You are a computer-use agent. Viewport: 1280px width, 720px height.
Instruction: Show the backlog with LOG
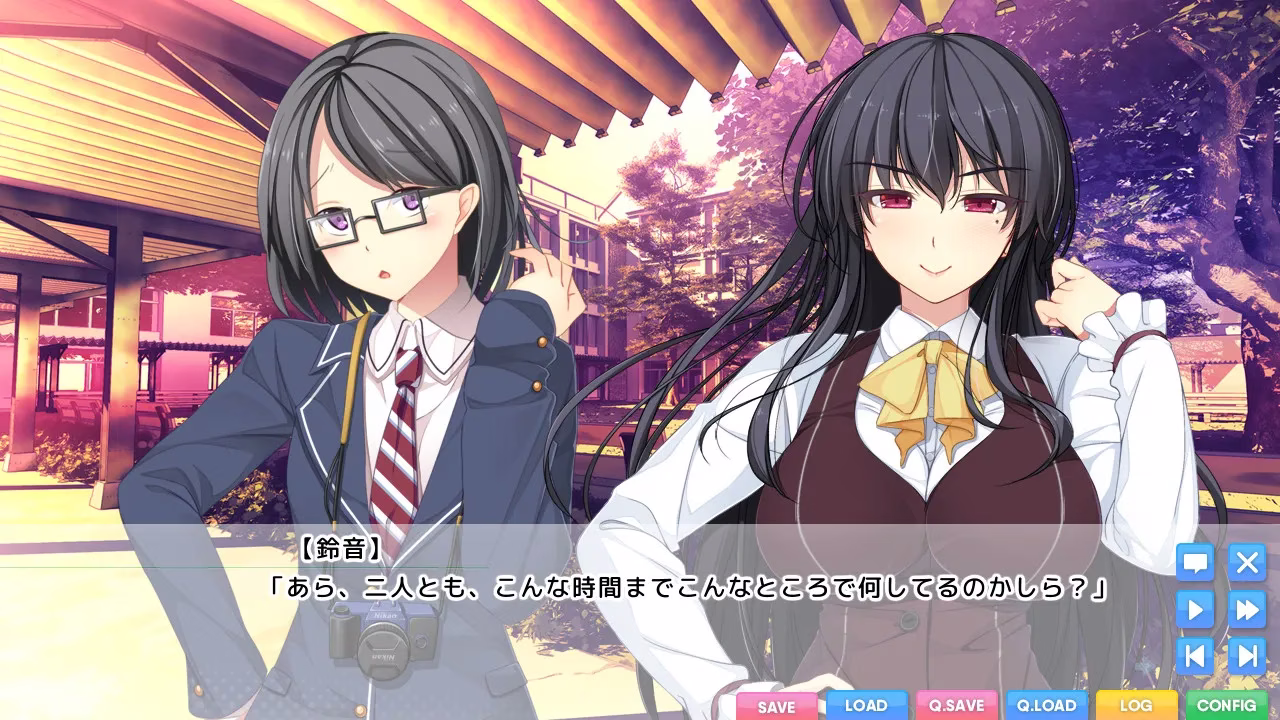point(1136,705)
